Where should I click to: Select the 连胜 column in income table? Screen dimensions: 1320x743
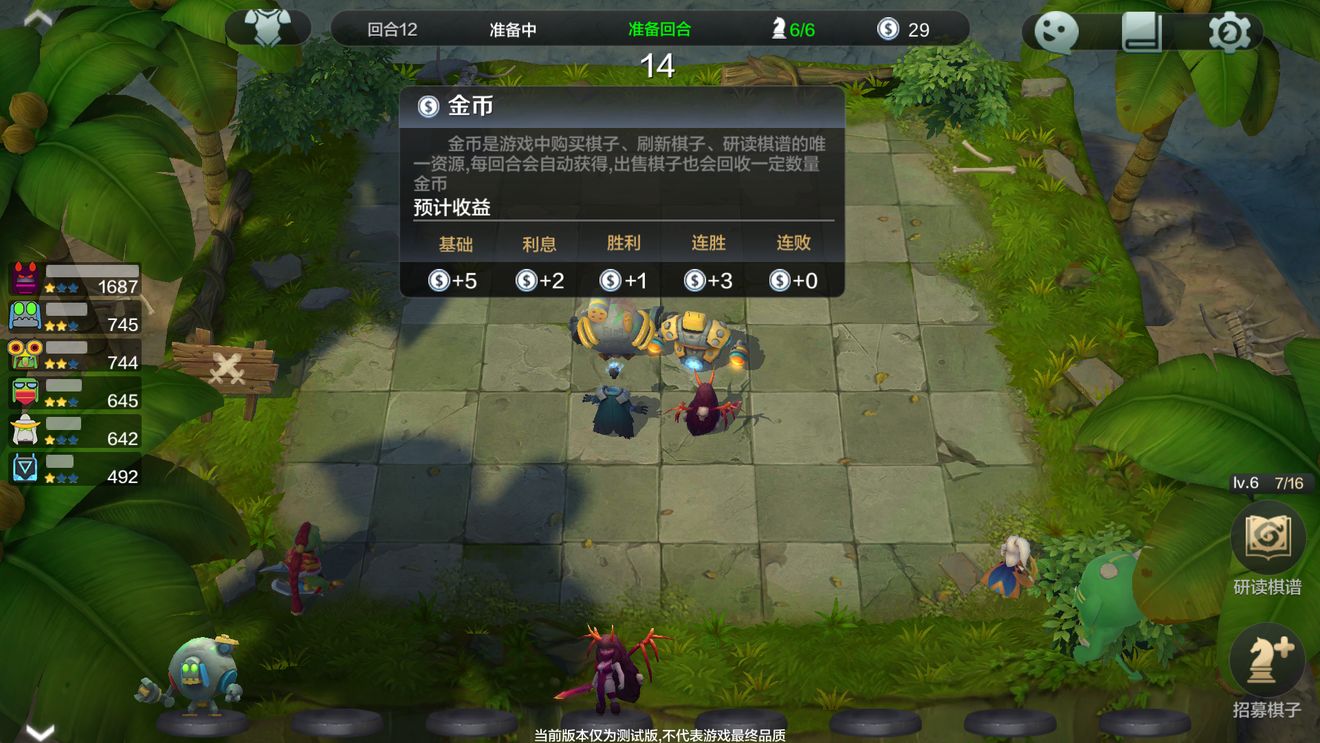(708, 244)
